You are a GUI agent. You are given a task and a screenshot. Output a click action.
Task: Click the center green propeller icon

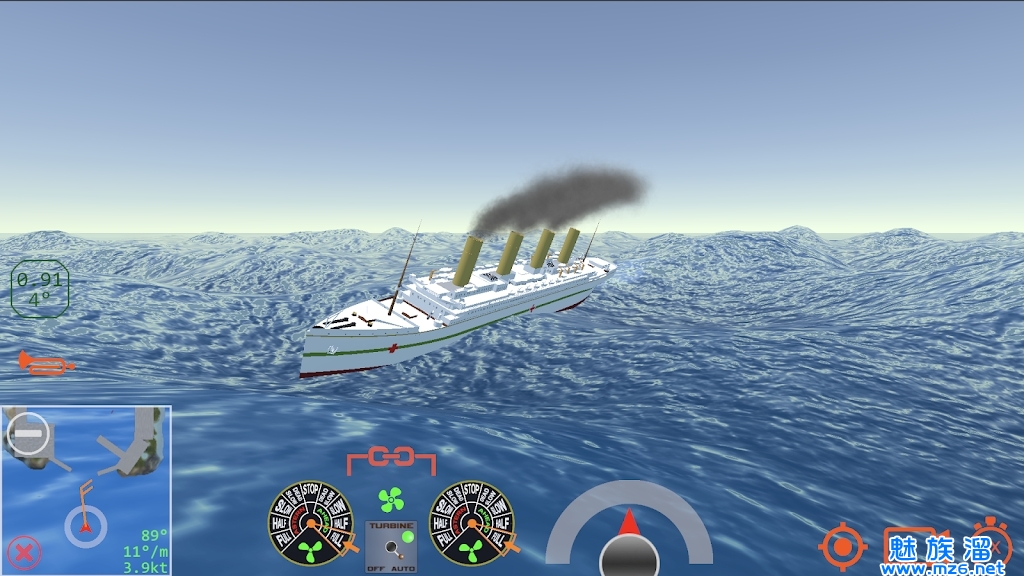point(391,499)
